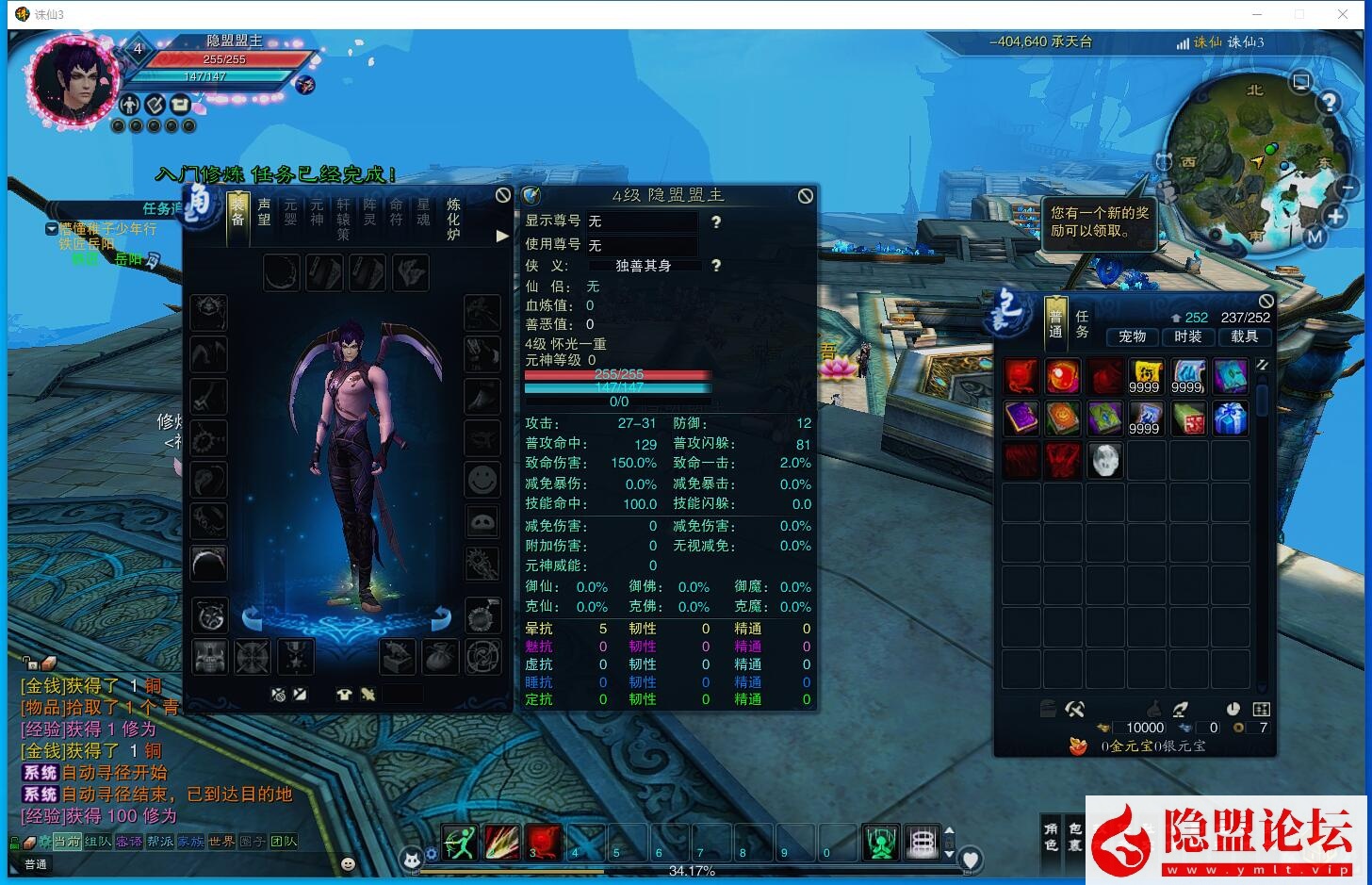Switch chat to the 世界 world channel
Viewport: 1372px width, 885px height.
click(x=221, y=842)
